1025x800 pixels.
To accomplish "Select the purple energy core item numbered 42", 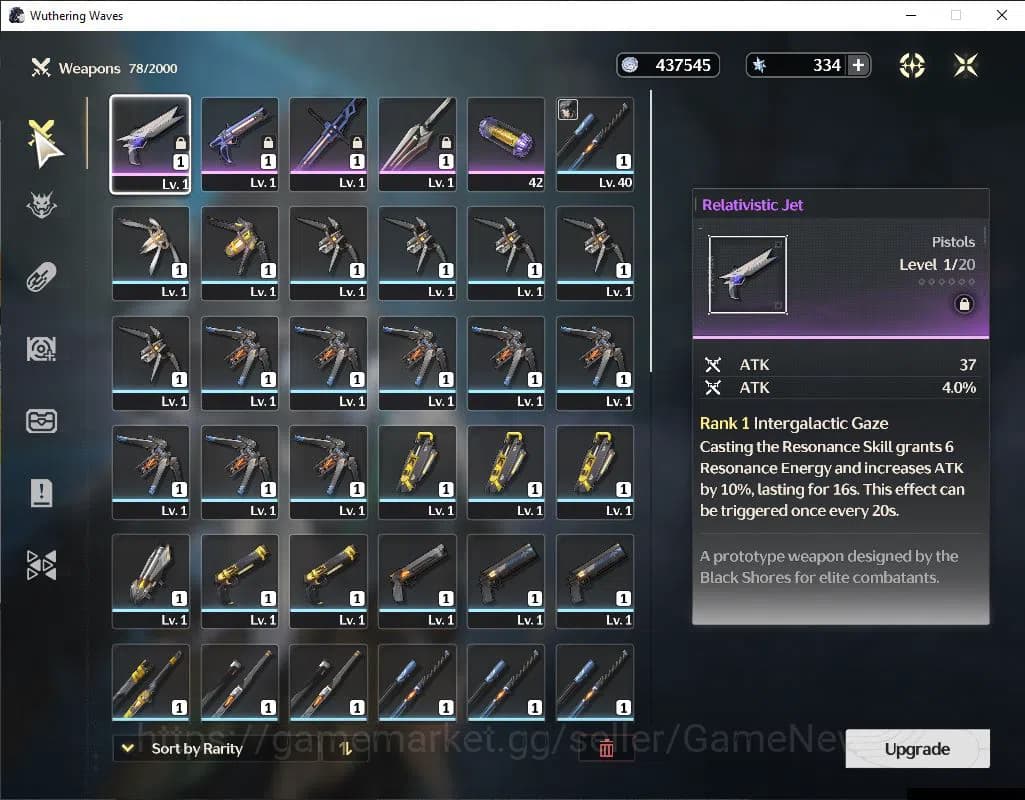I will (x=506, y=142).
